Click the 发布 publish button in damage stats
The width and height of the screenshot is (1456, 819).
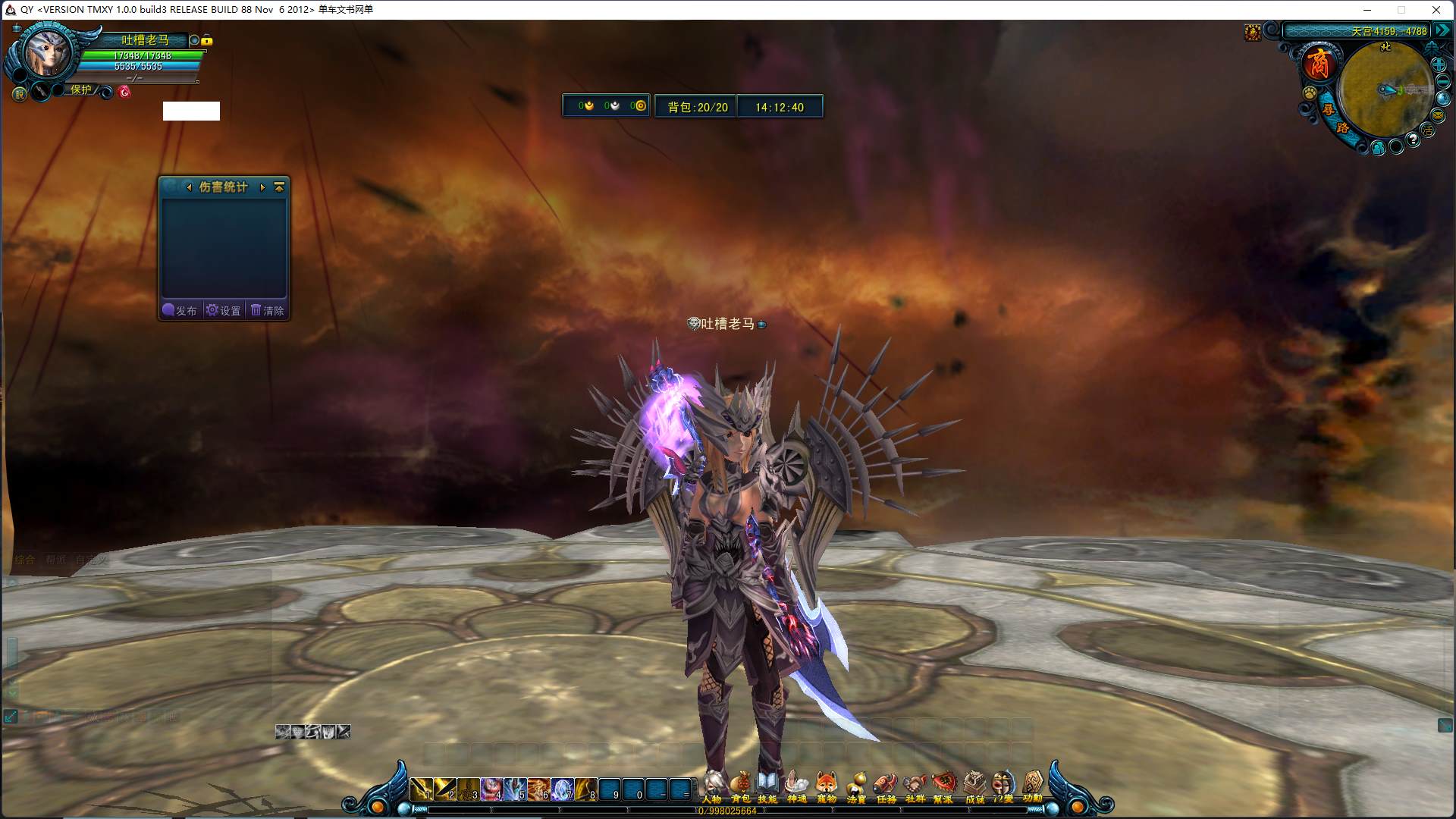pos(180,310)
